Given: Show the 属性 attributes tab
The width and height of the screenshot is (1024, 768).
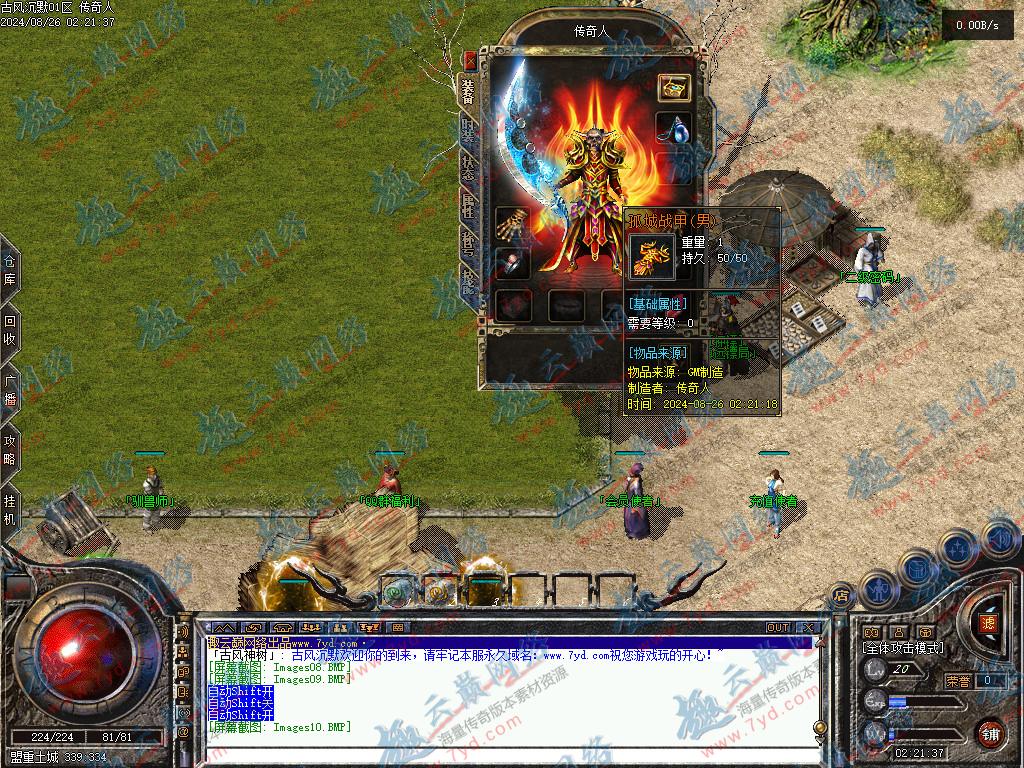Looking at the screenshot, I should tap(468, 206).
